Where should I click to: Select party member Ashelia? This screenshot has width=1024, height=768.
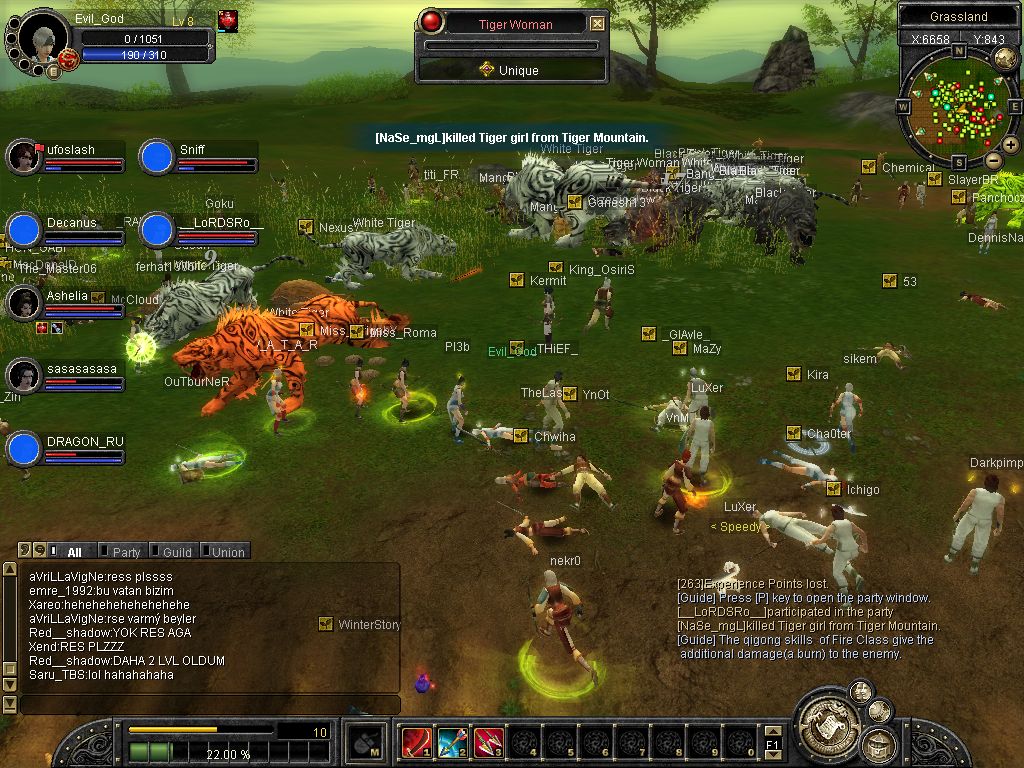(x=23, y=302)
